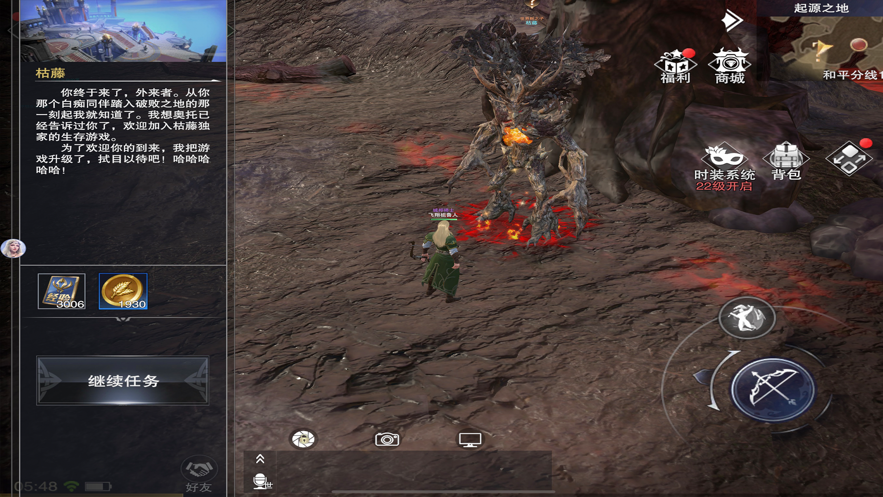Click the player avatar portrait on left edge

click(13, 248)
